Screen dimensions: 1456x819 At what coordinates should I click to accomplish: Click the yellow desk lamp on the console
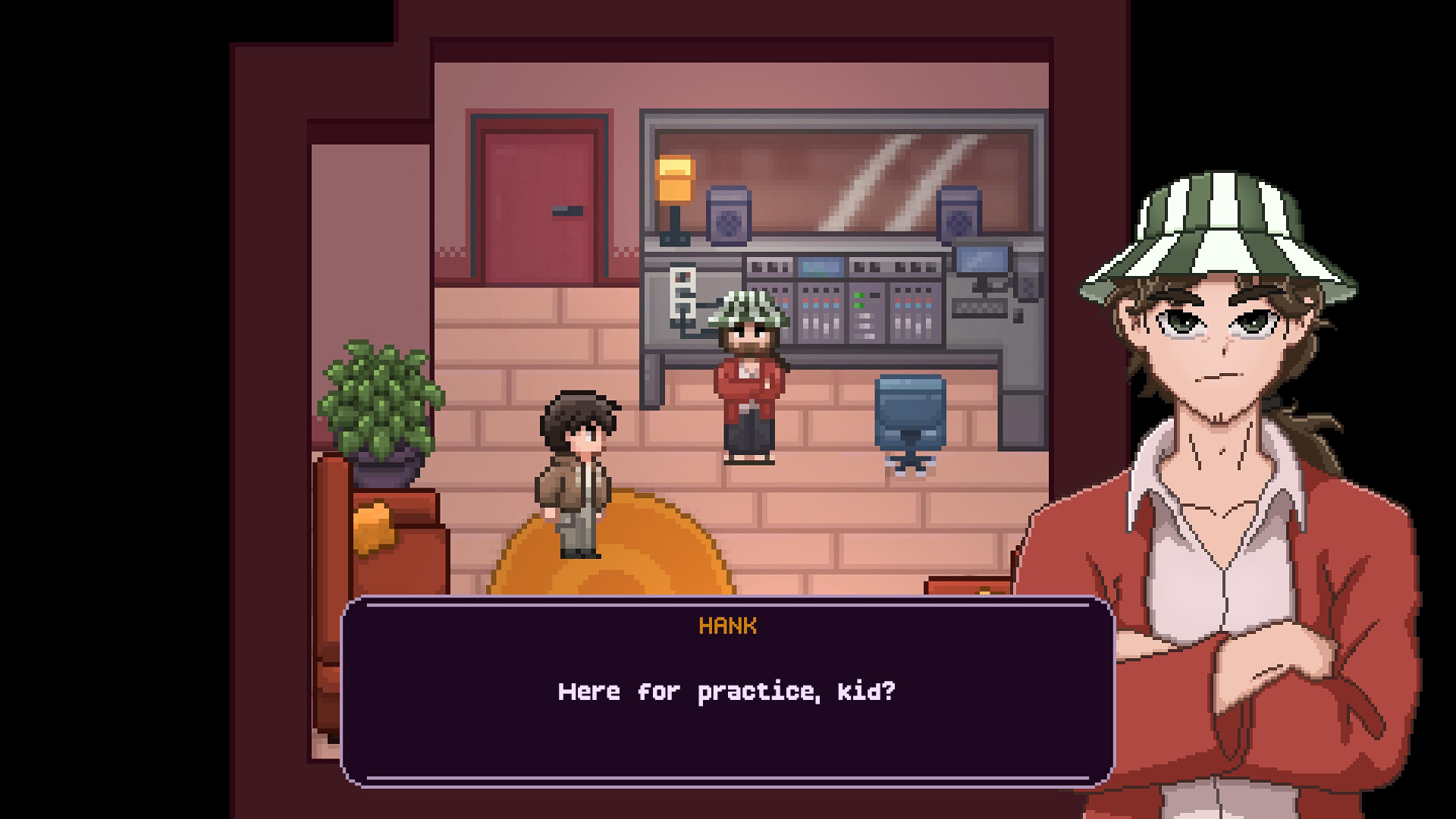[x=673, y=177]
